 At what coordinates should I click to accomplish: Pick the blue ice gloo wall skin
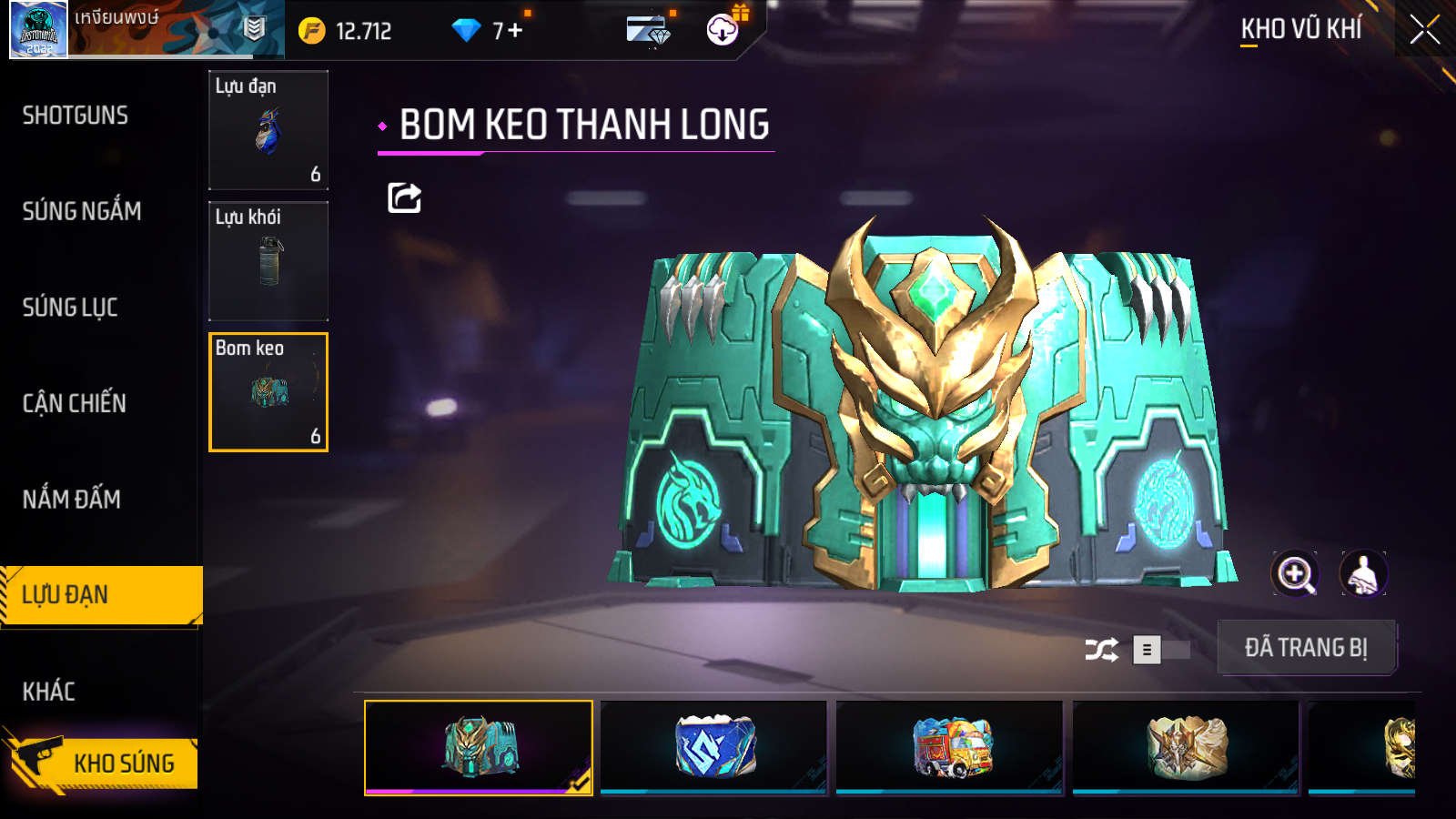714,747
